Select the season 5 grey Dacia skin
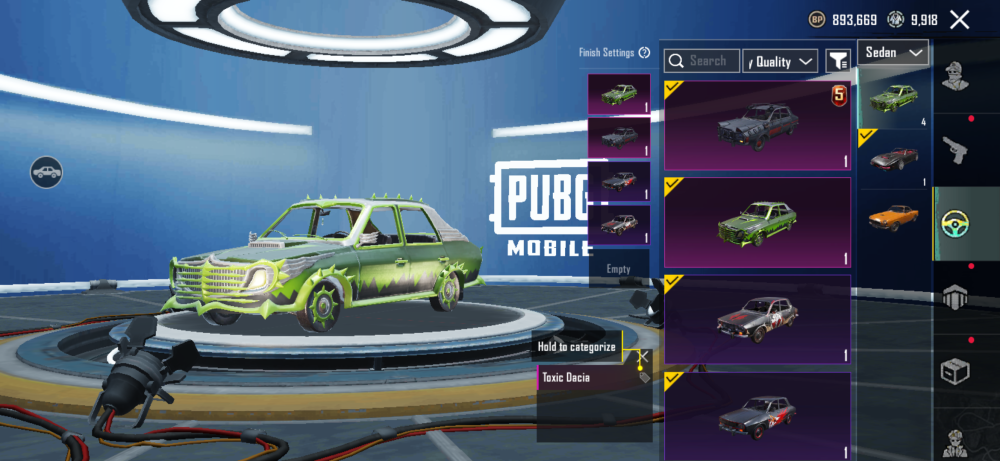 (757, 127)
